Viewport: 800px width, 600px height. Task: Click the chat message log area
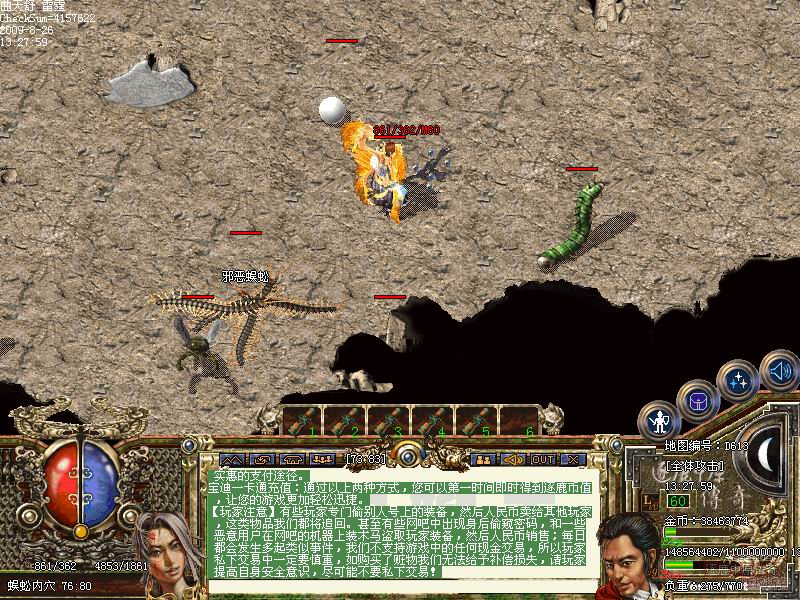(x=402, y=528)
